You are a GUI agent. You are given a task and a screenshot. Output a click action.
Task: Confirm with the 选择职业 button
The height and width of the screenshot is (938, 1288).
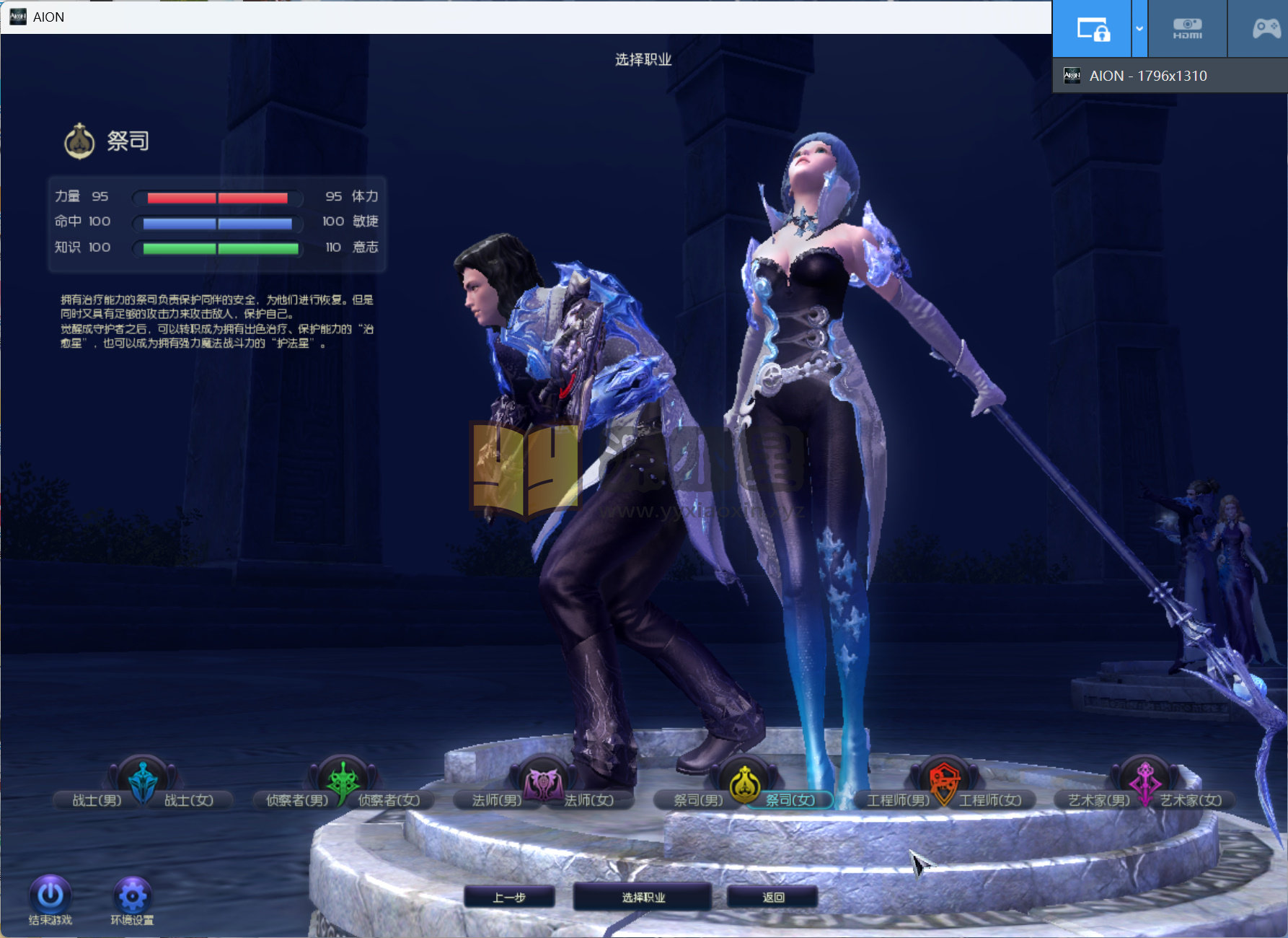pos(643,897)
